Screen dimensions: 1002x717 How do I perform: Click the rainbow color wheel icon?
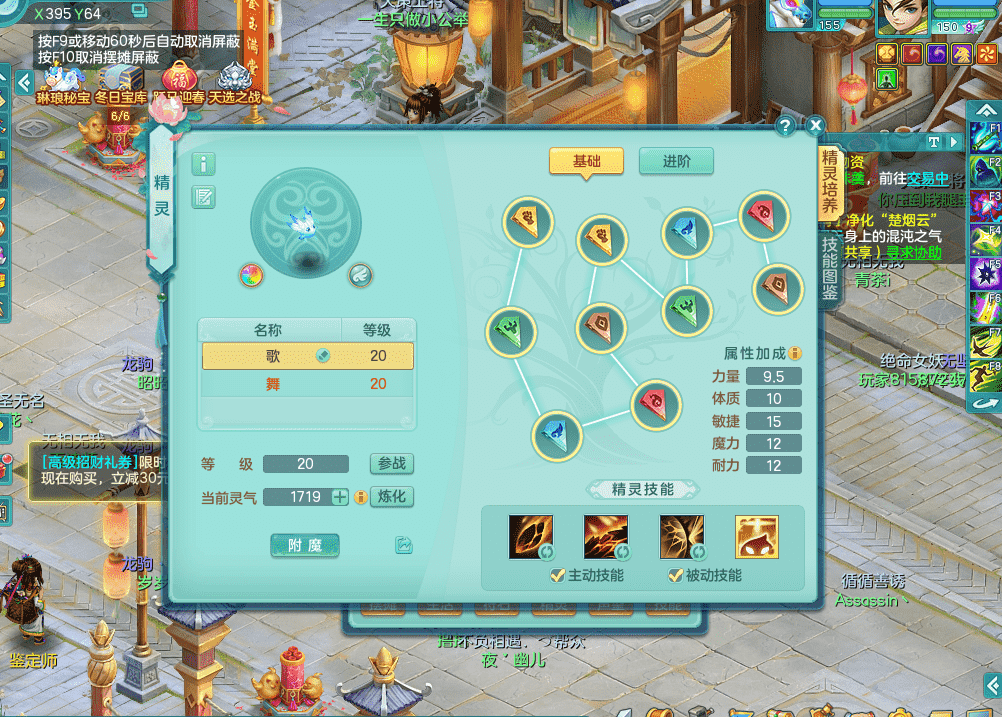pos(251,275)
